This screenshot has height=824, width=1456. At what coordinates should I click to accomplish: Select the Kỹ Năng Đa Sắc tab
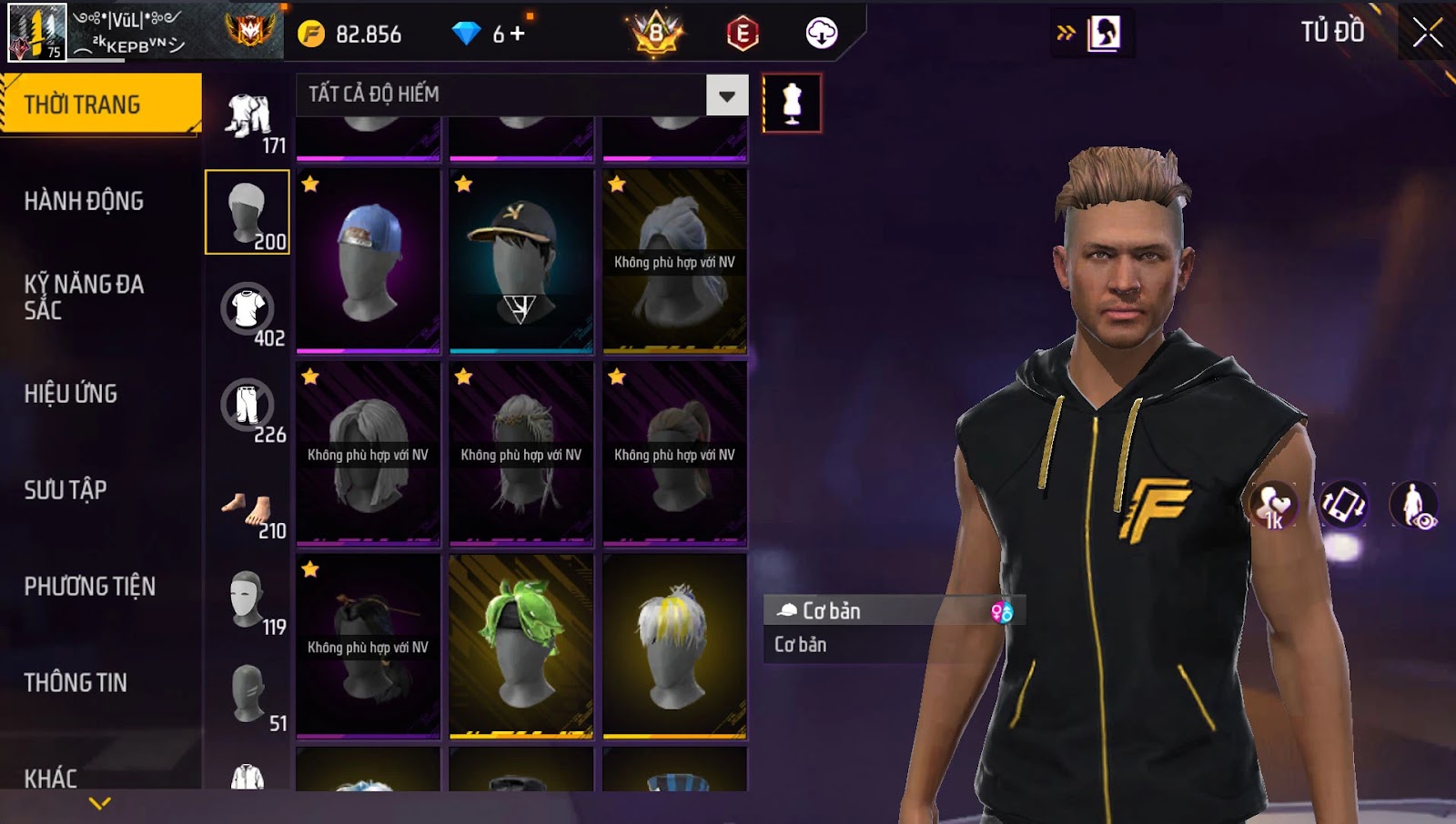pyautogui.click(x=84, y=296)
